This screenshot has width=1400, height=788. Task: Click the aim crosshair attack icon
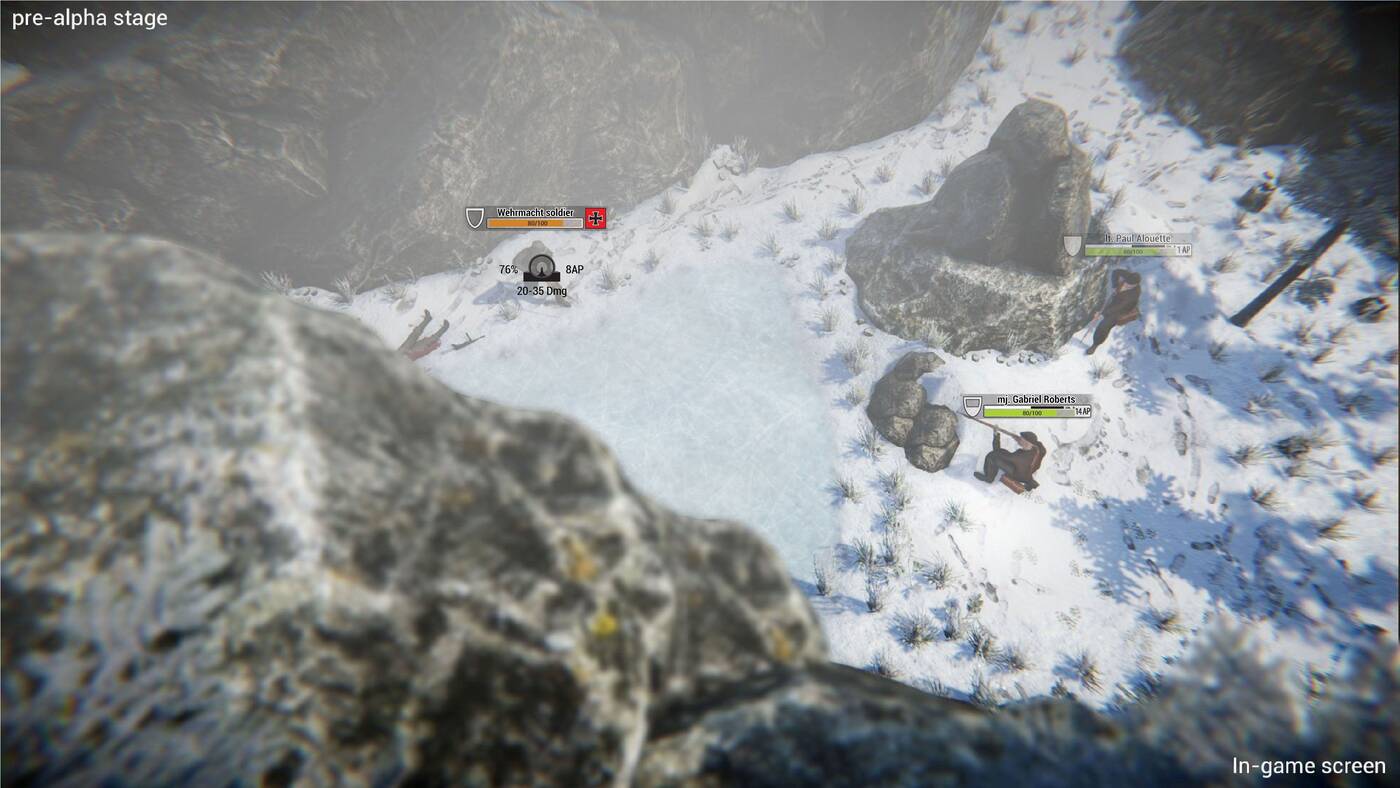pyautogui.click(x=542, y=269)
